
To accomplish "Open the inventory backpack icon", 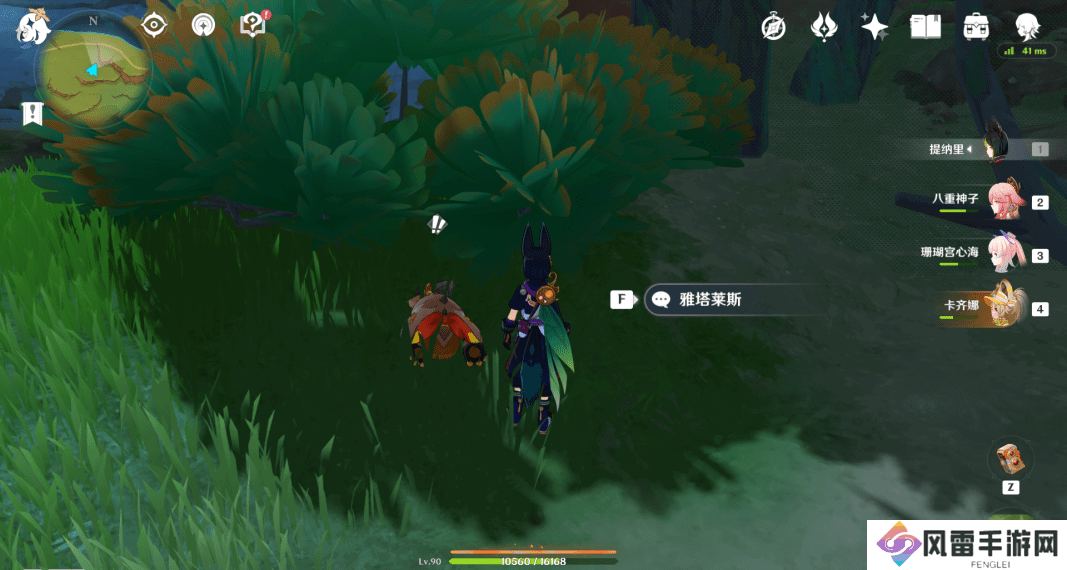I will pyautogui.click(x=976, y=27).
